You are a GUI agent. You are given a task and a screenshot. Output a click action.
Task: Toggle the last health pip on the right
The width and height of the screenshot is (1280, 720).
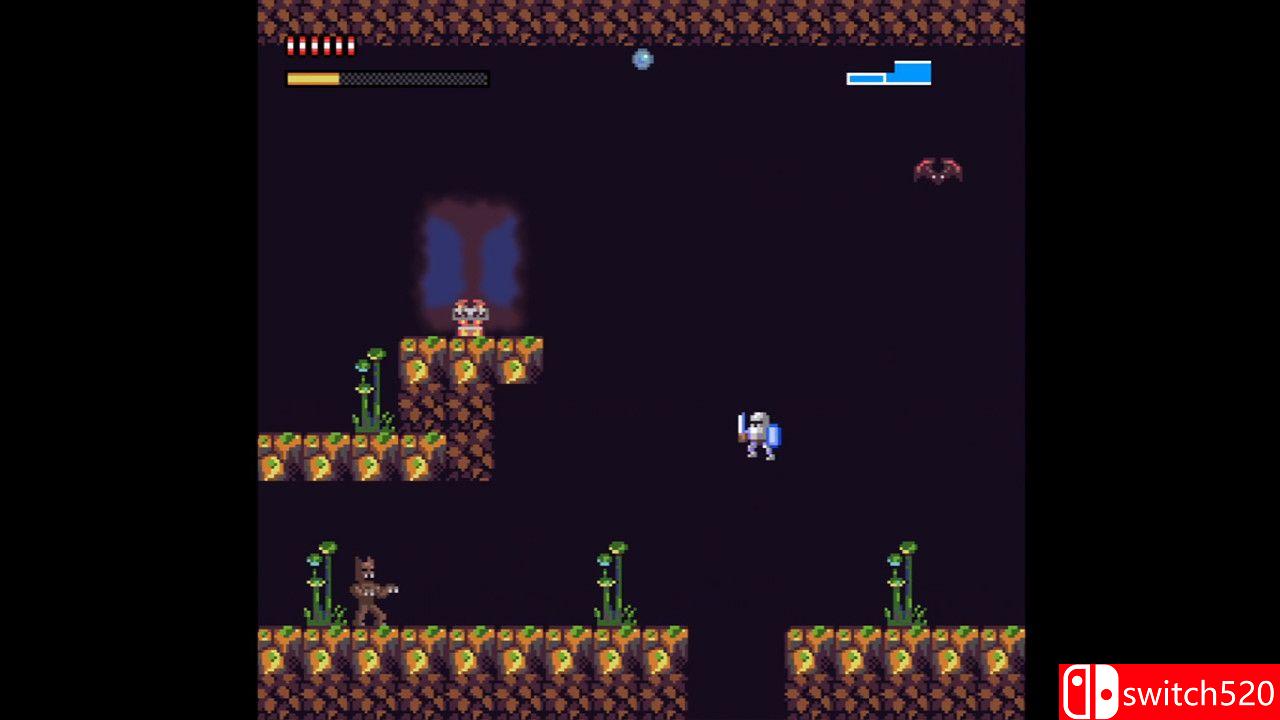point(351,45)
